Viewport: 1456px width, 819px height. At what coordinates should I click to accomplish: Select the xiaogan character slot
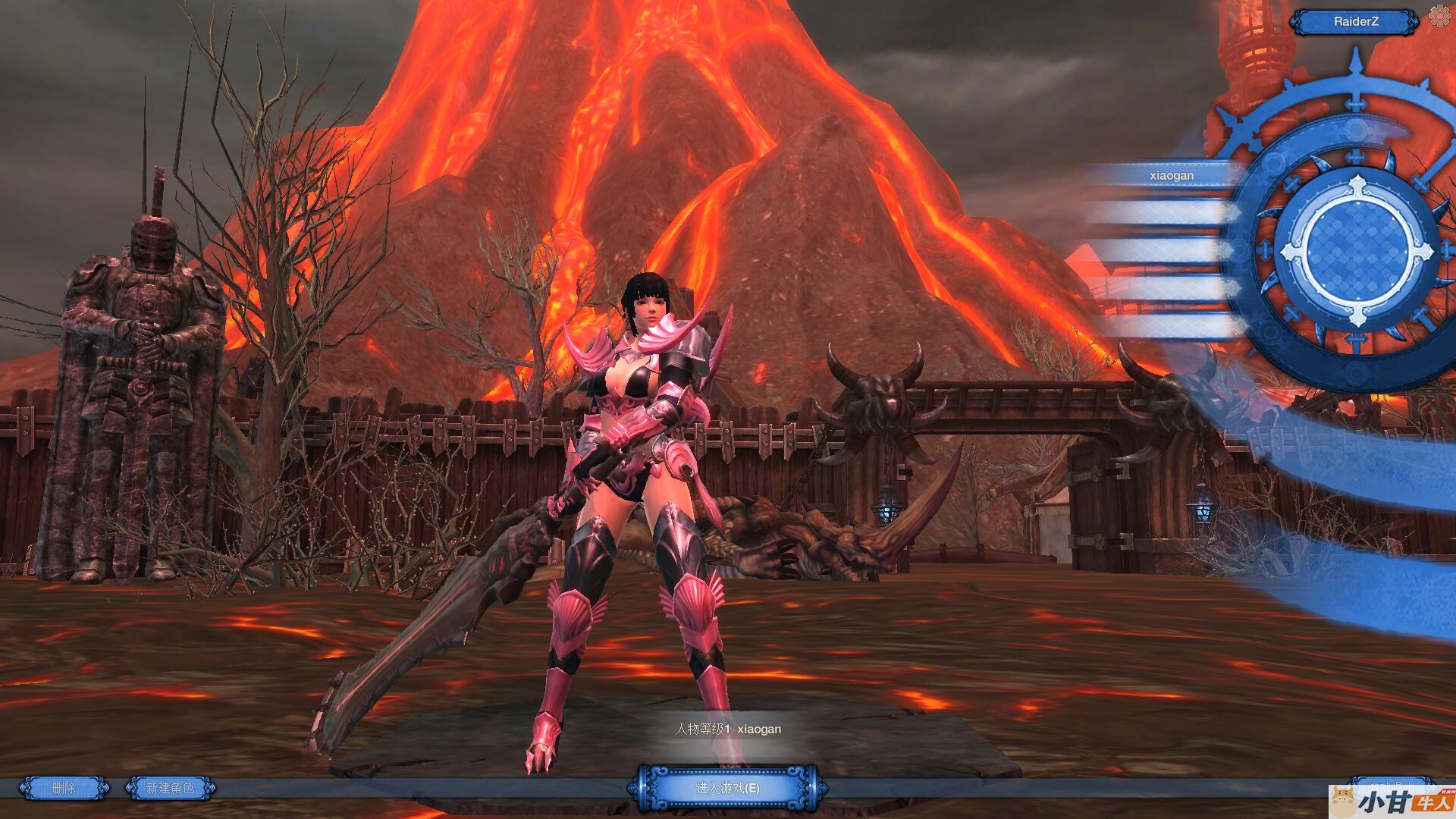1171,175
